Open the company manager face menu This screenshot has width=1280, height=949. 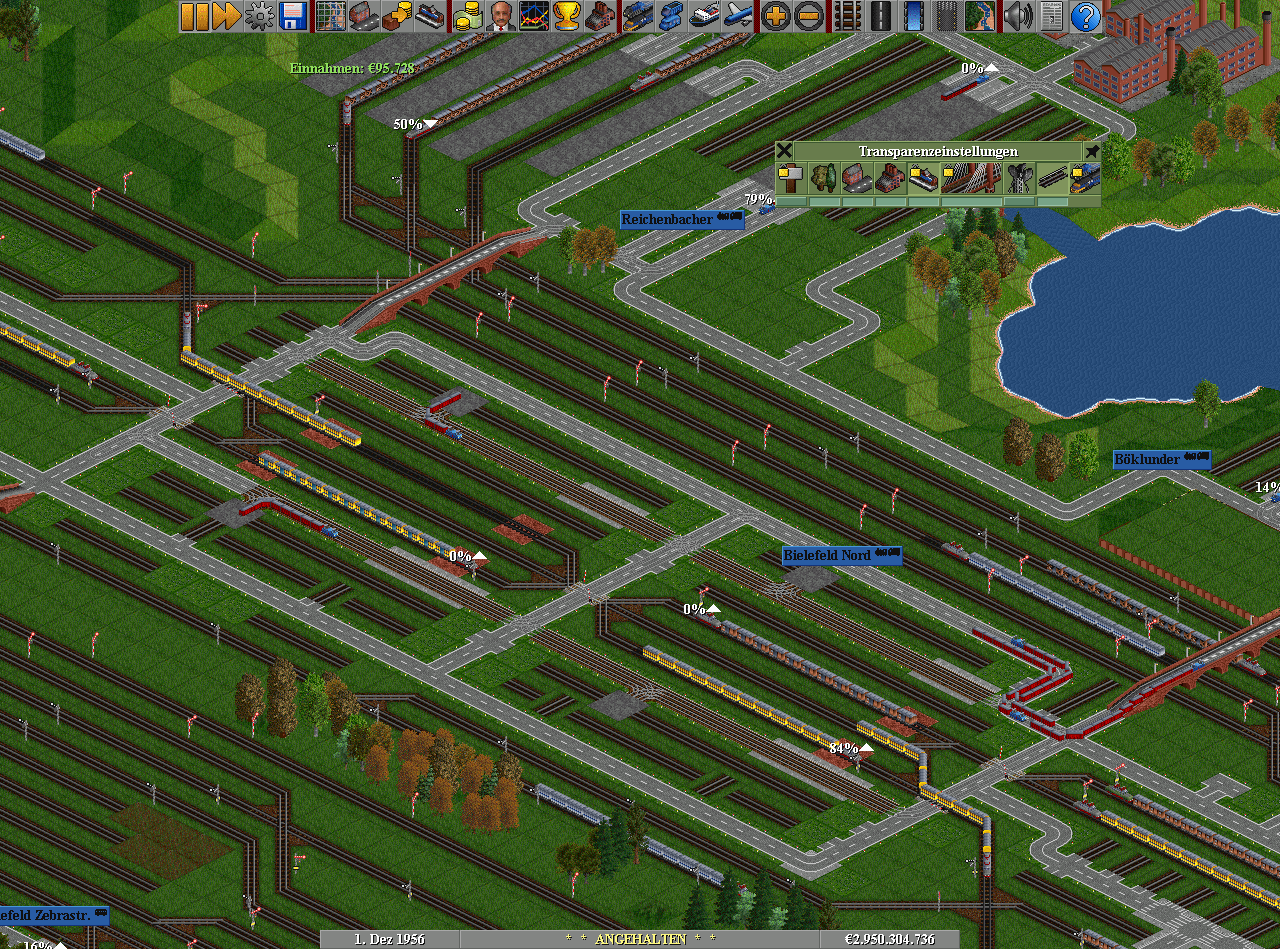[x=501, y=16]
